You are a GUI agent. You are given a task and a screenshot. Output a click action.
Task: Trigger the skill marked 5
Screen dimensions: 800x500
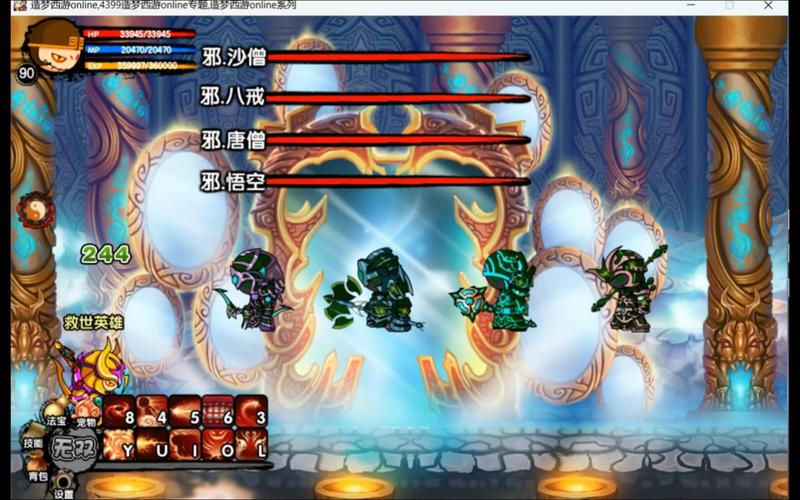click(x=185, y=410)
